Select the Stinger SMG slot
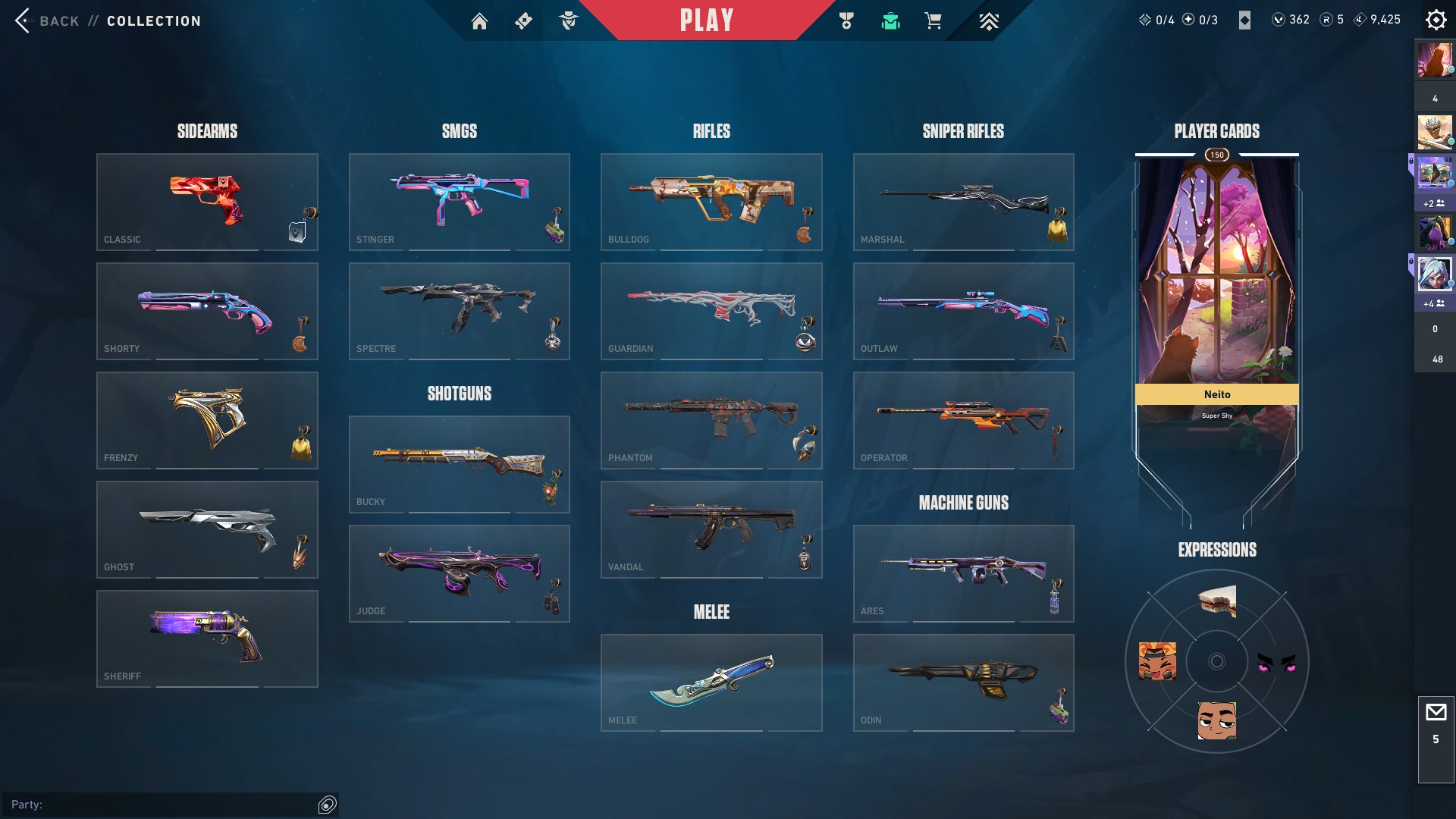 (459, 202)
